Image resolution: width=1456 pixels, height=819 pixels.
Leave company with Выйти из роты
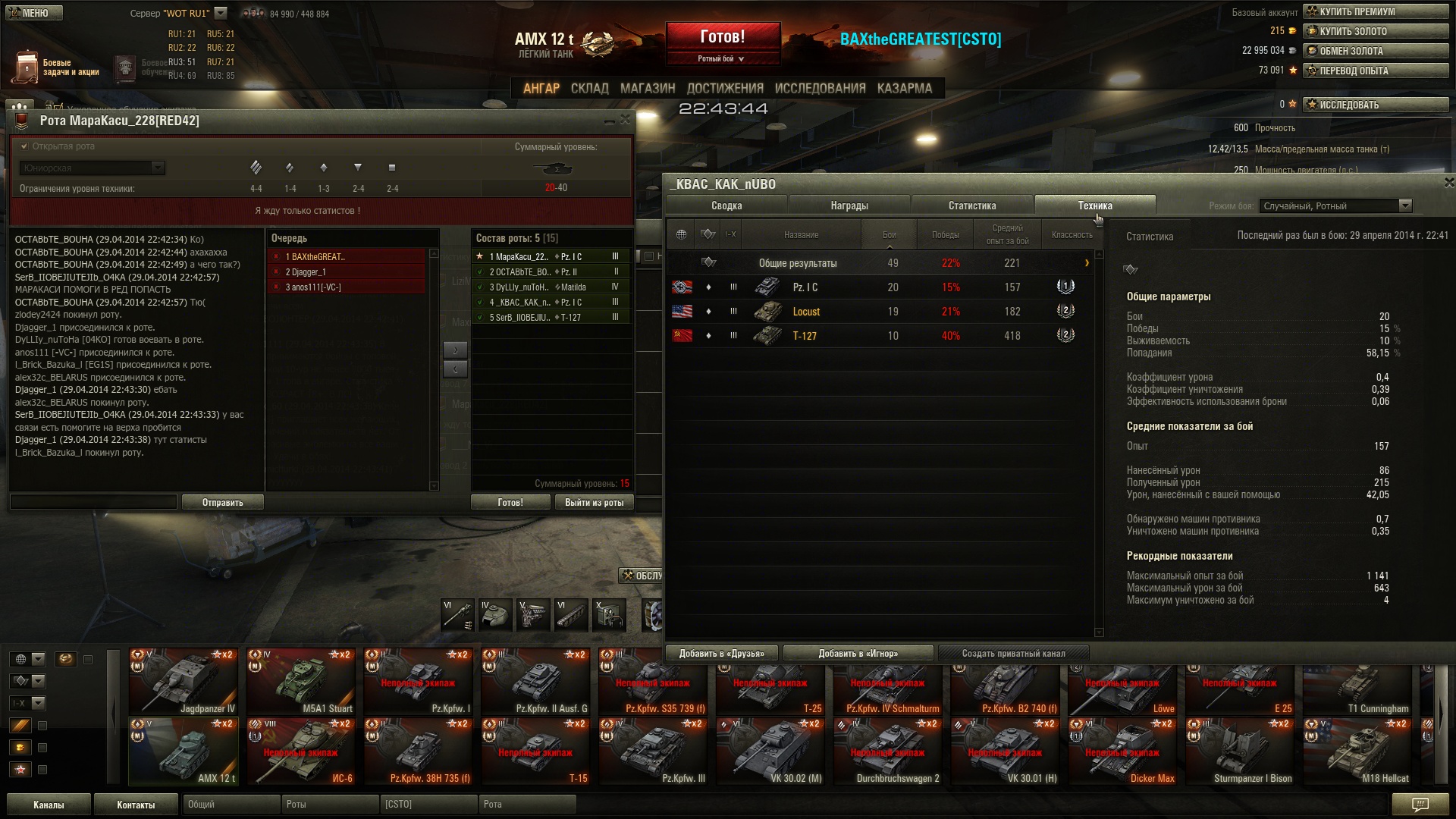click(x=594, y=503)
